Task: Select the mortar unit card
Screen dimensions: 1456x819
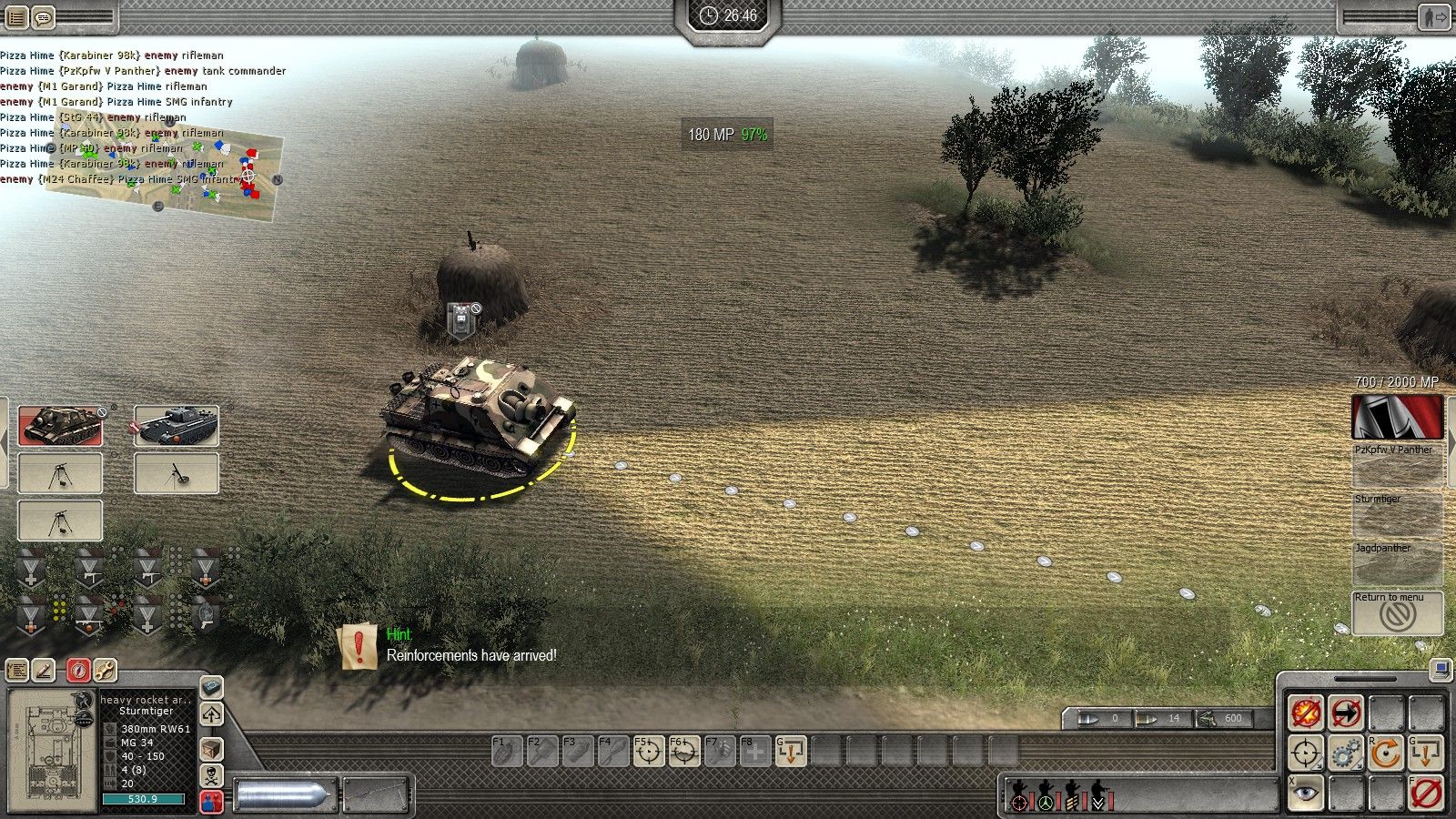Action: click(177, 473)
